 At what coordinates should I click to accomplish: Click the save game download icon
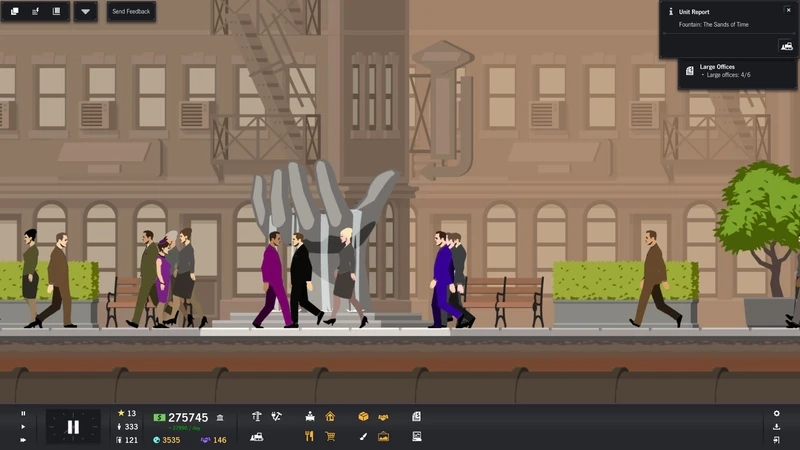click(x=776, y=427)
